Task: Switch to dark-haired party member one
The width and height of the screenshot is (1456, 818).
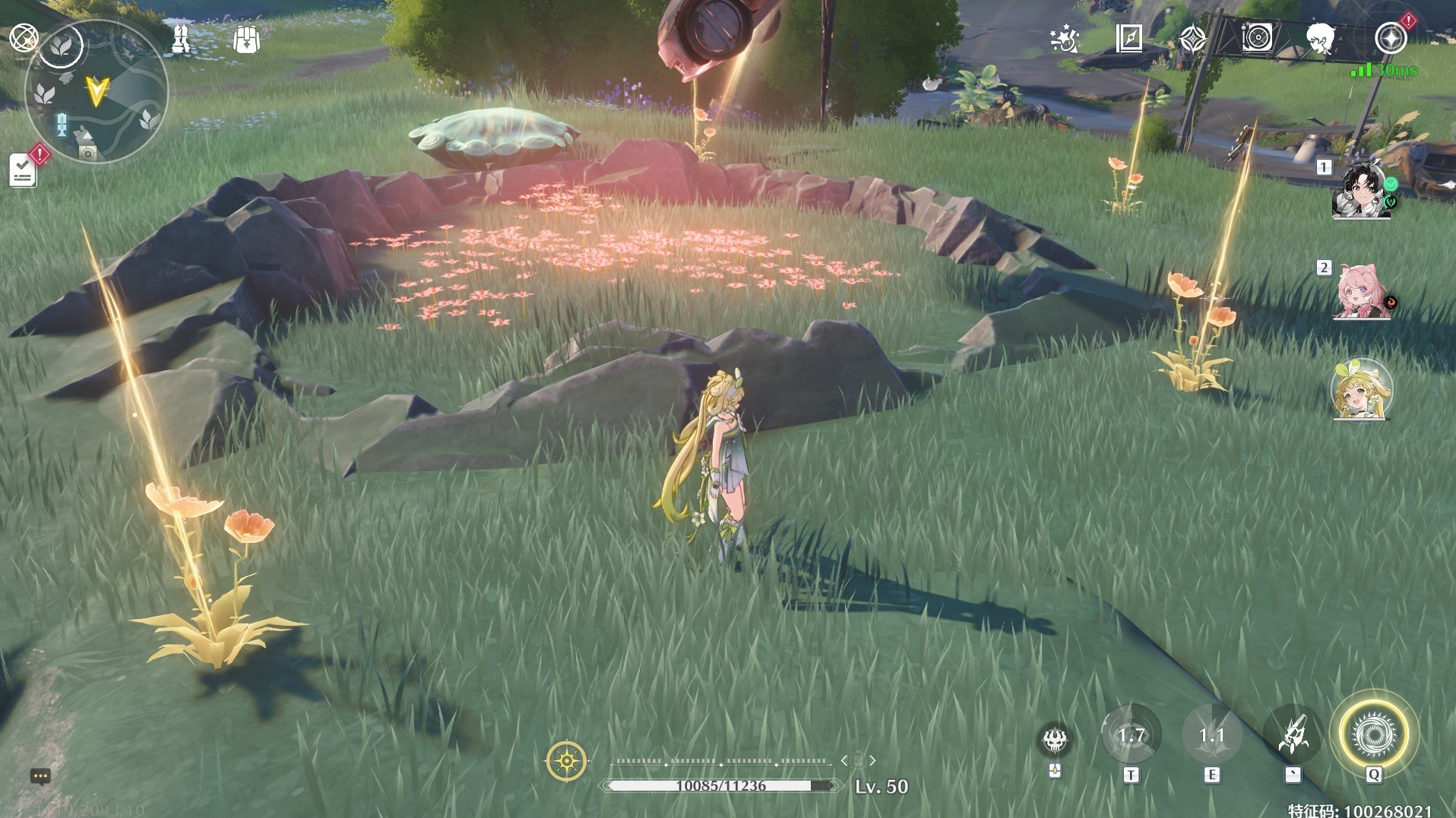Action: coord(1361,190)
